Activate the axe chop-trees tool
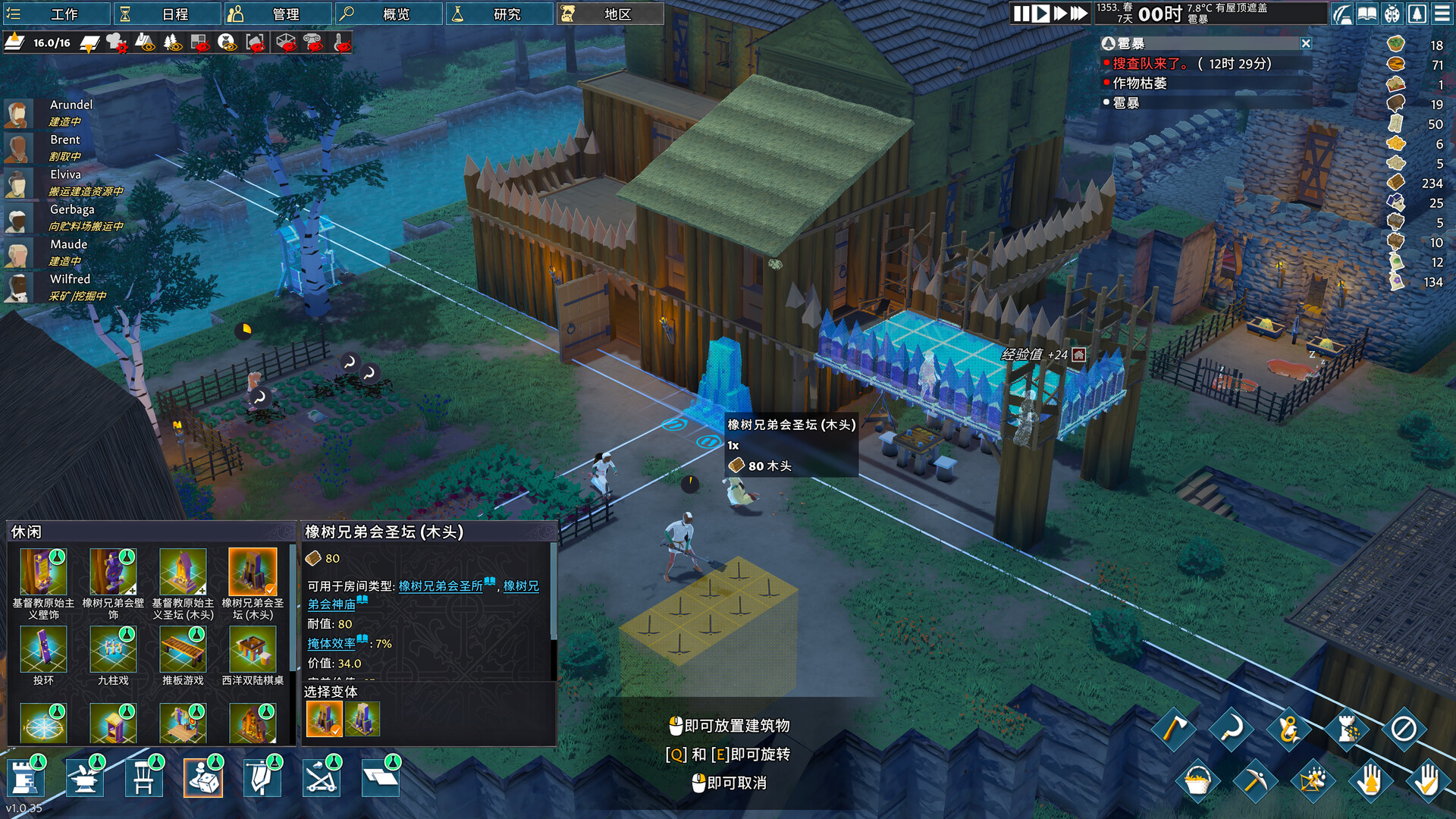The image size is (1456, 819). coord(1173,730)
